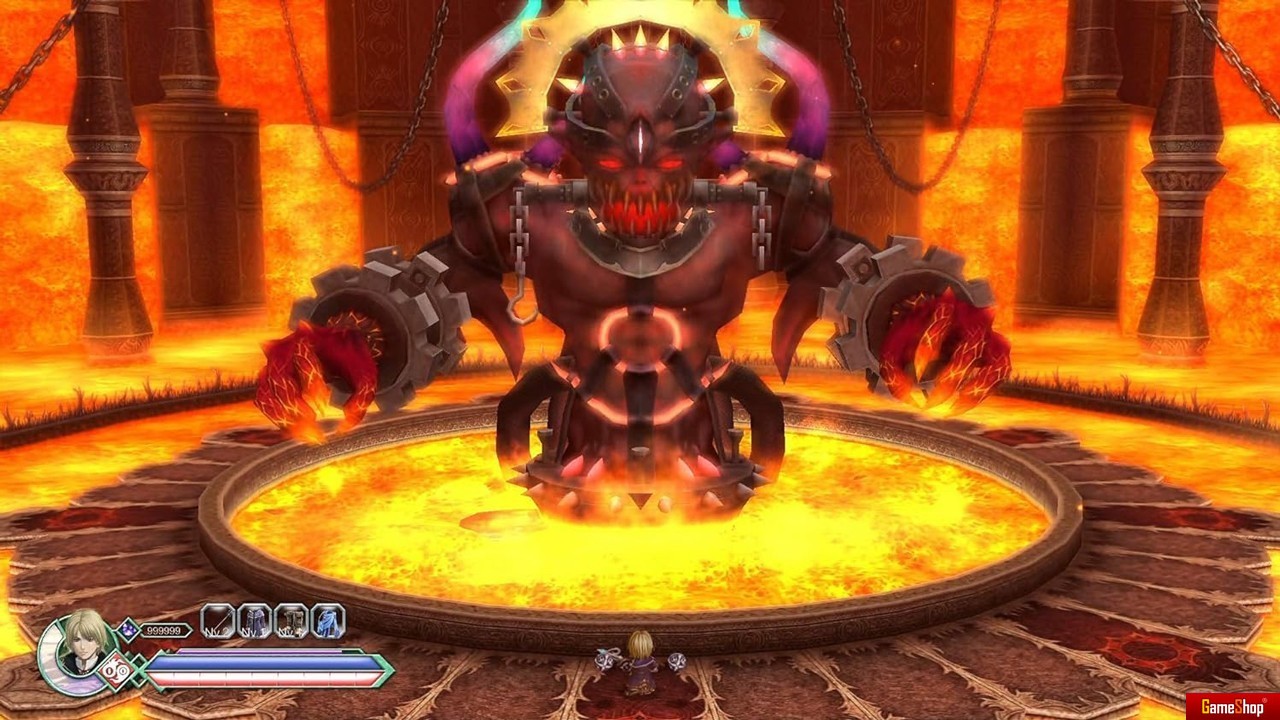
Task: Choose the brown boots equipment slot
Action: click(291, 621)
